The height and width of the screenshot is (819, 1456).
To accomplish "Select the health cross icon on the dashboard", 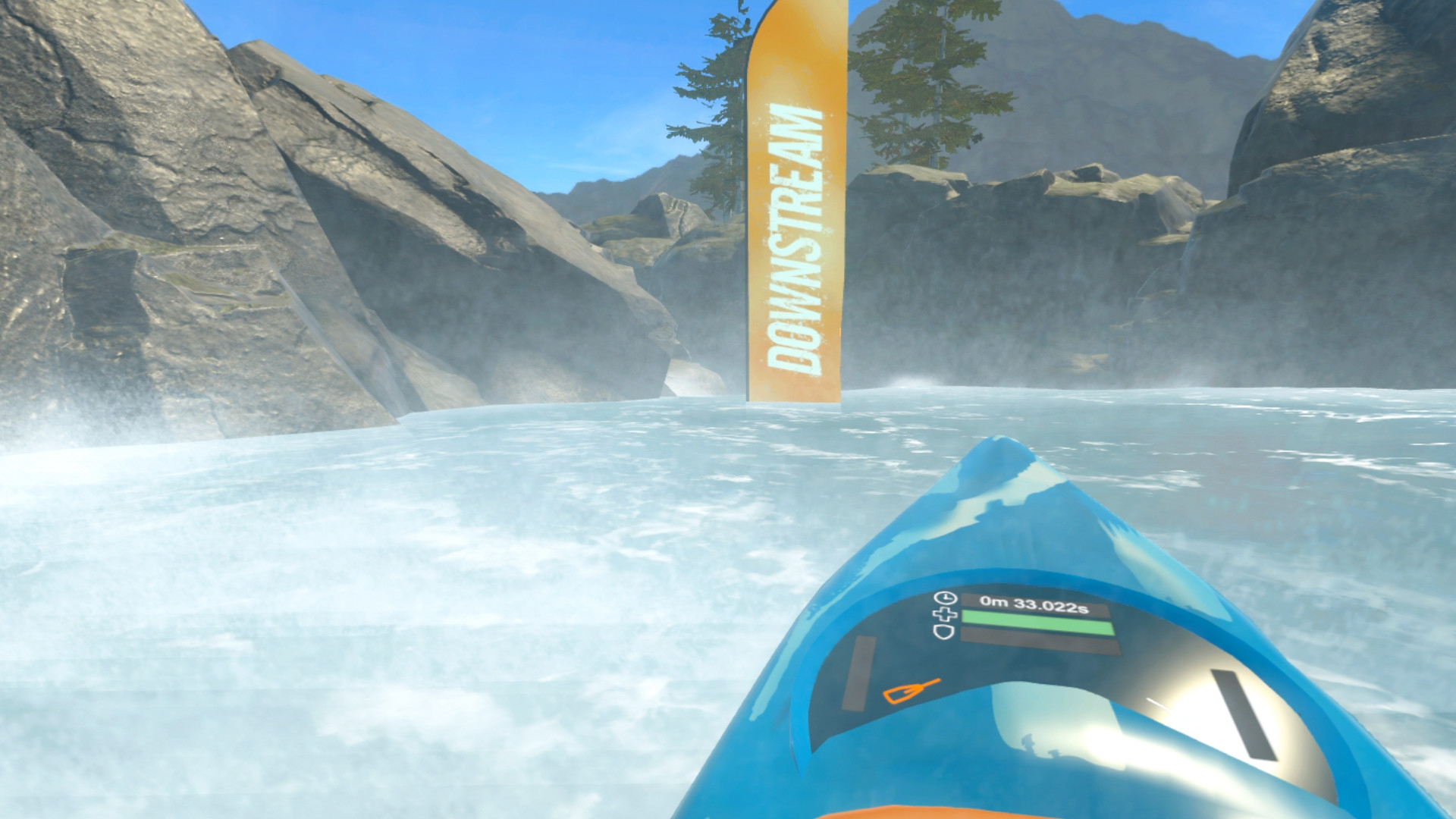I will pyautogui.click(x=945, y=614).
